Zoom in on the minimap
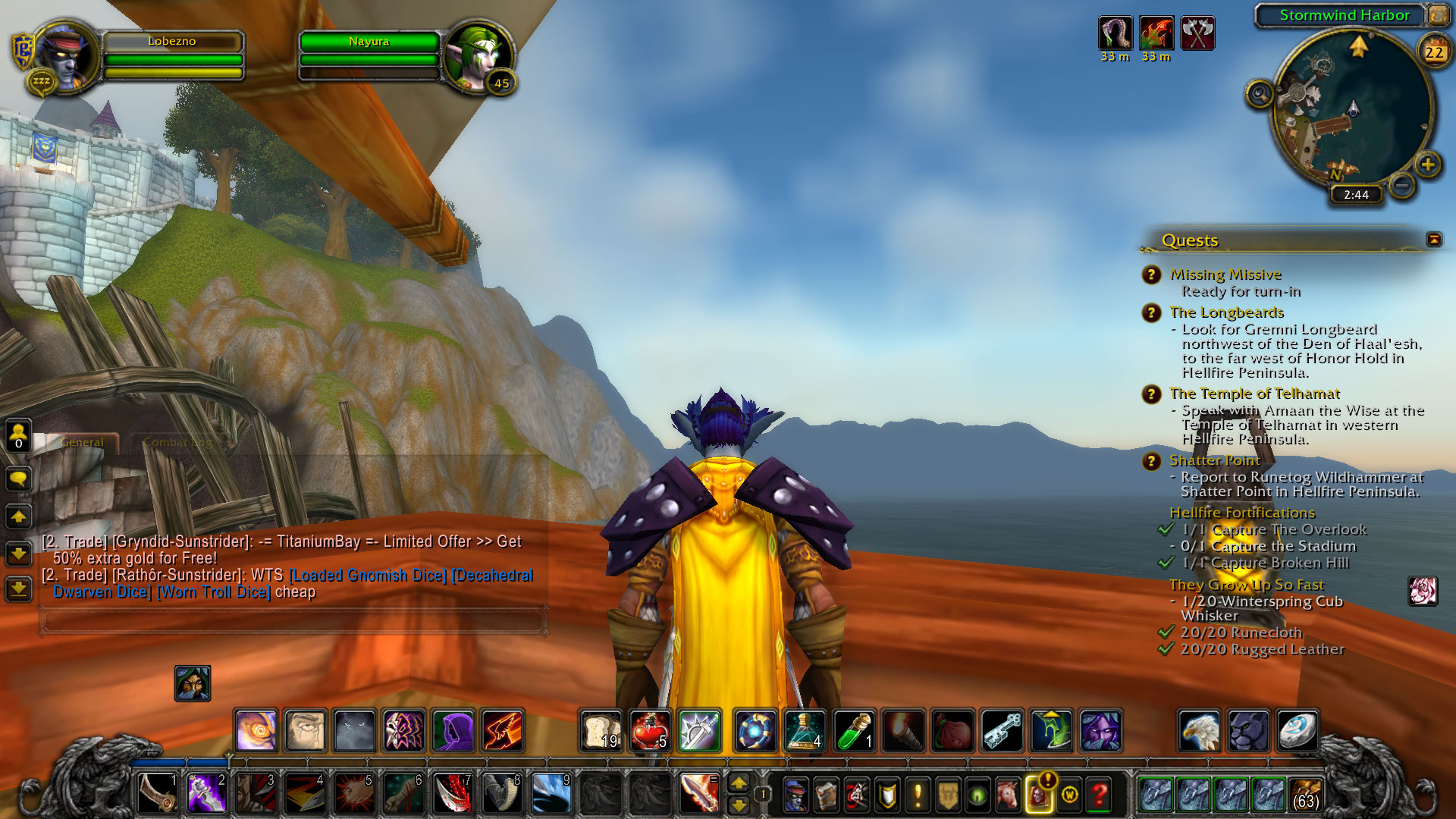The height and width of the screenshot is (819, 1456). click(1428, 165)
